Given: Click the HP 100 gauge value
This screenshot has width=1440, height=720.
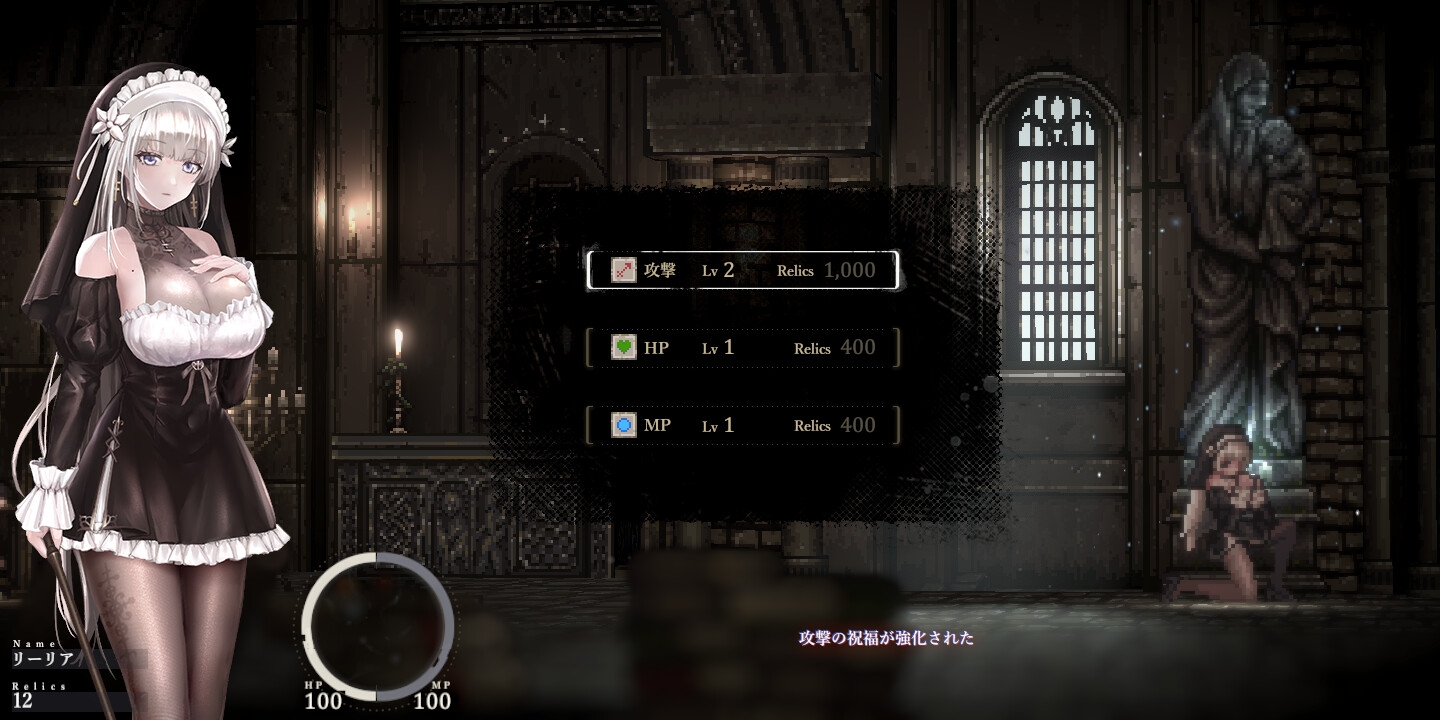Looking at the screenshot, I should [323, 702].
